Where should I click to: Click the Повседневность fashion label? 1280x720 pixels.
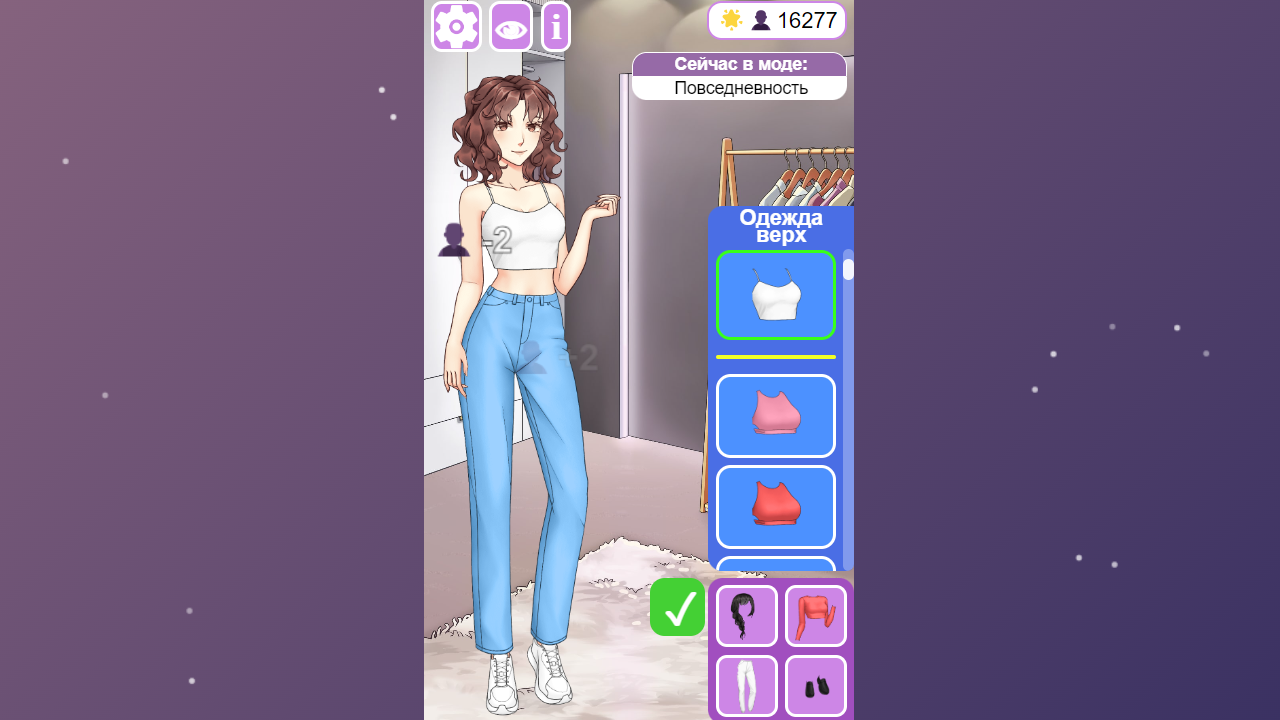coord(739,87)
